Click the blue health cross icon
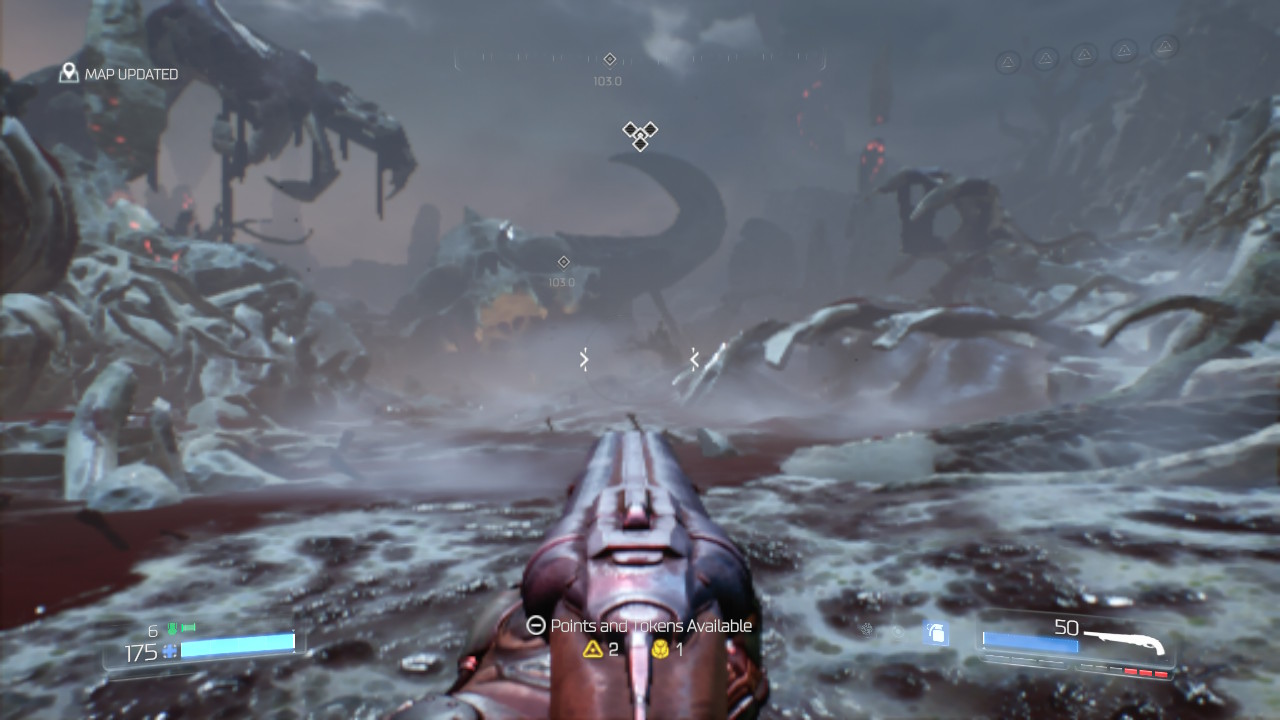The width and height of the screenshot is (1280, 720). click(x=170, y=651)
